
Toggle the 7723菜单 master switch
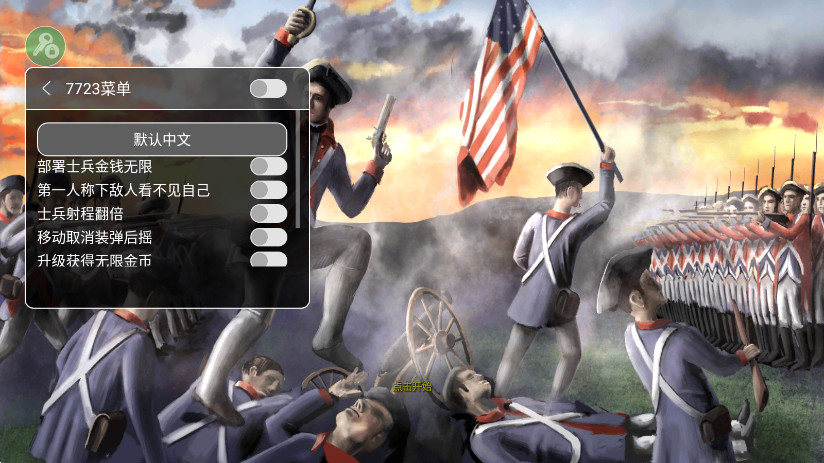tap(268, 89)
